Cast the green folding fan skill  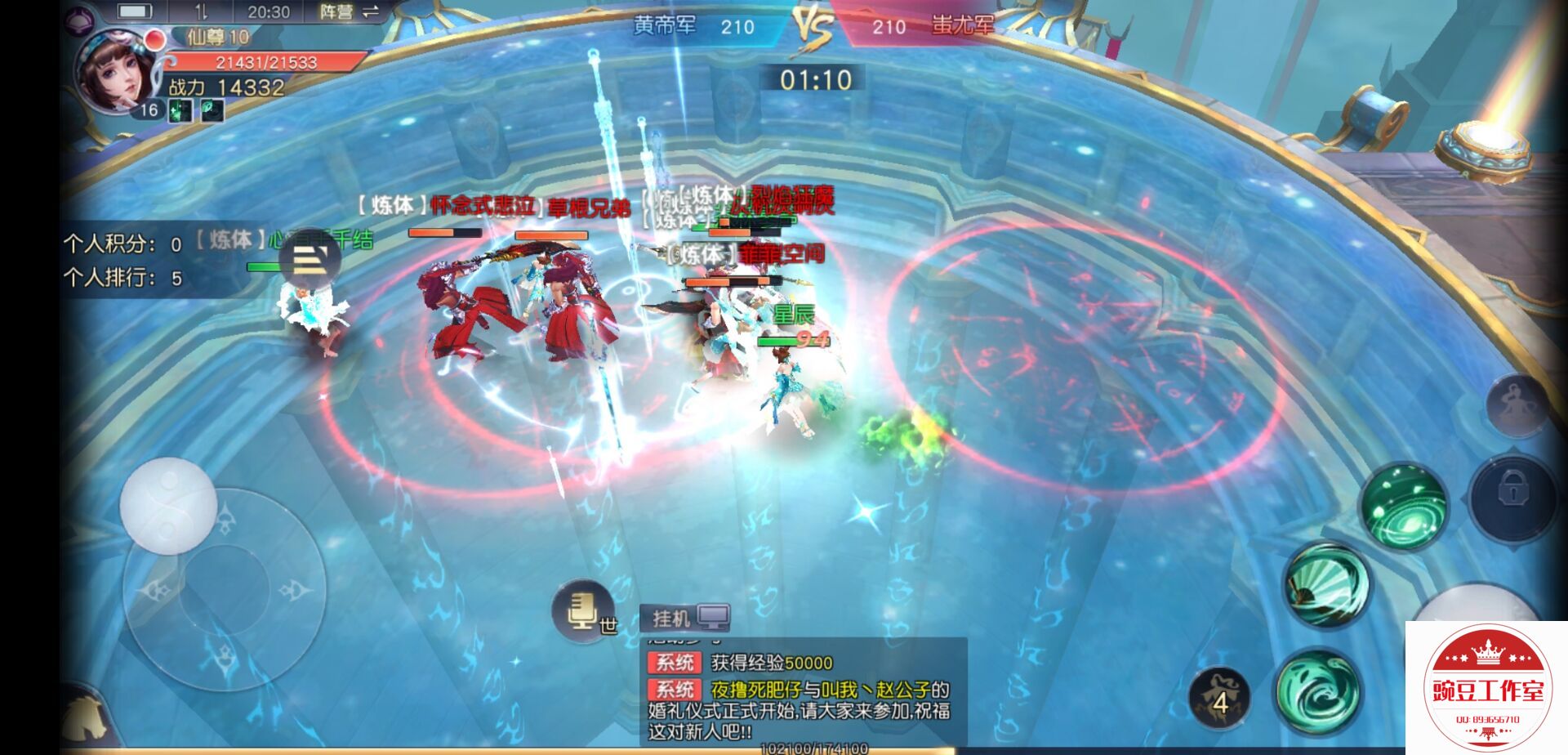click(x=1325, y=585)
